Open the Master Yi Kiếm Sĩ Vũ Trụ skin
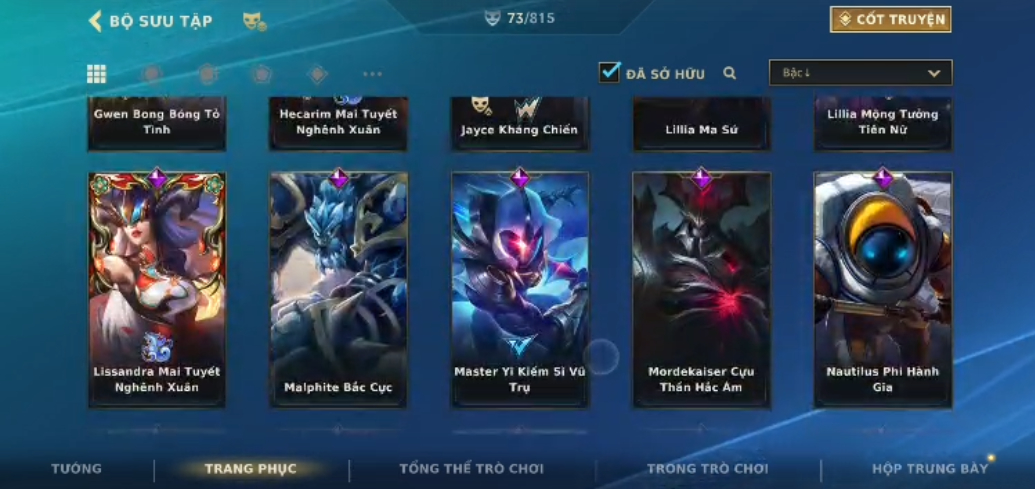Screen dimensions: 1035x489 520,289
